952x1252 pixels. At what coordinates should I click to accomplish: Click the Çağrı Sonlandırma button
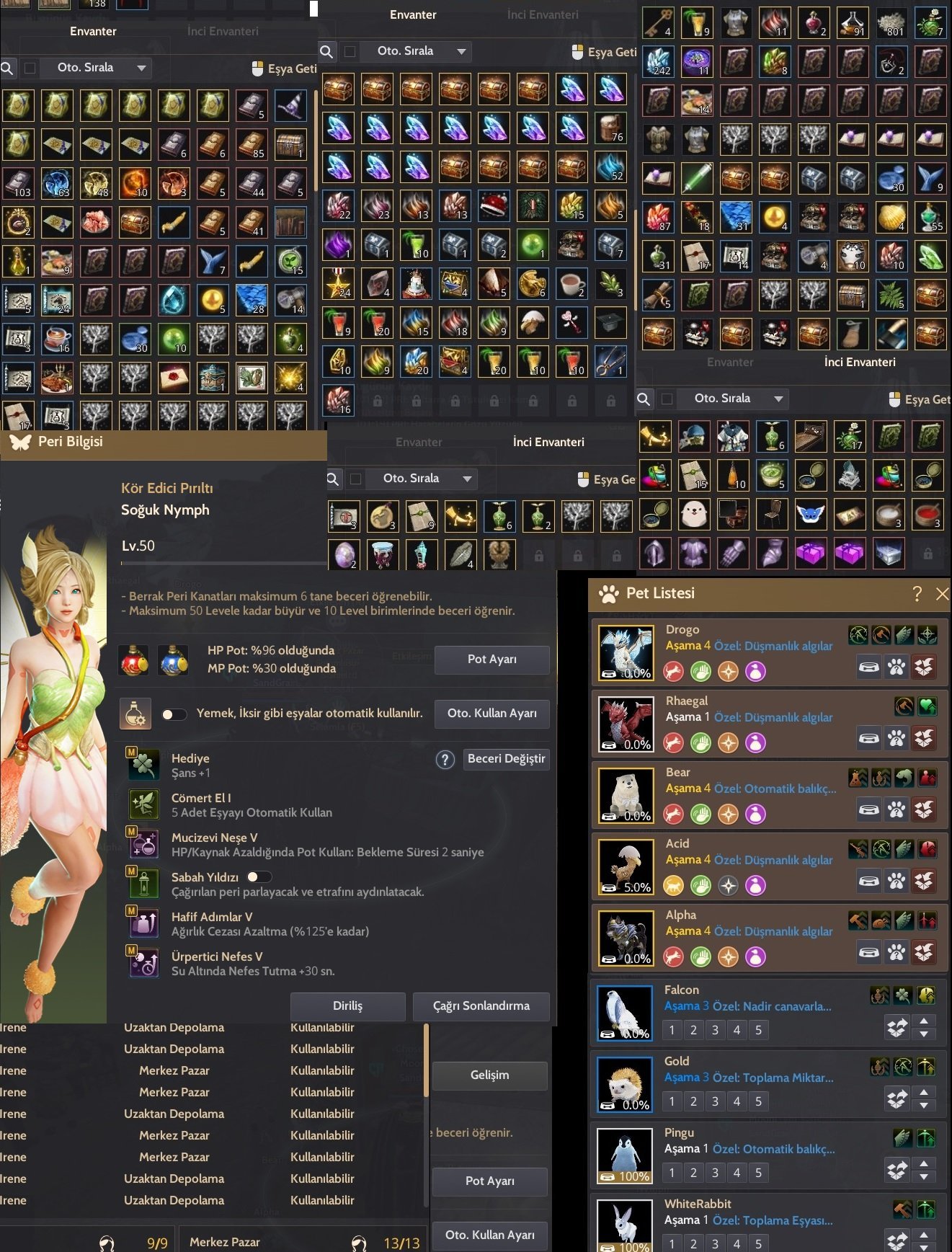tap(481, 1006)
